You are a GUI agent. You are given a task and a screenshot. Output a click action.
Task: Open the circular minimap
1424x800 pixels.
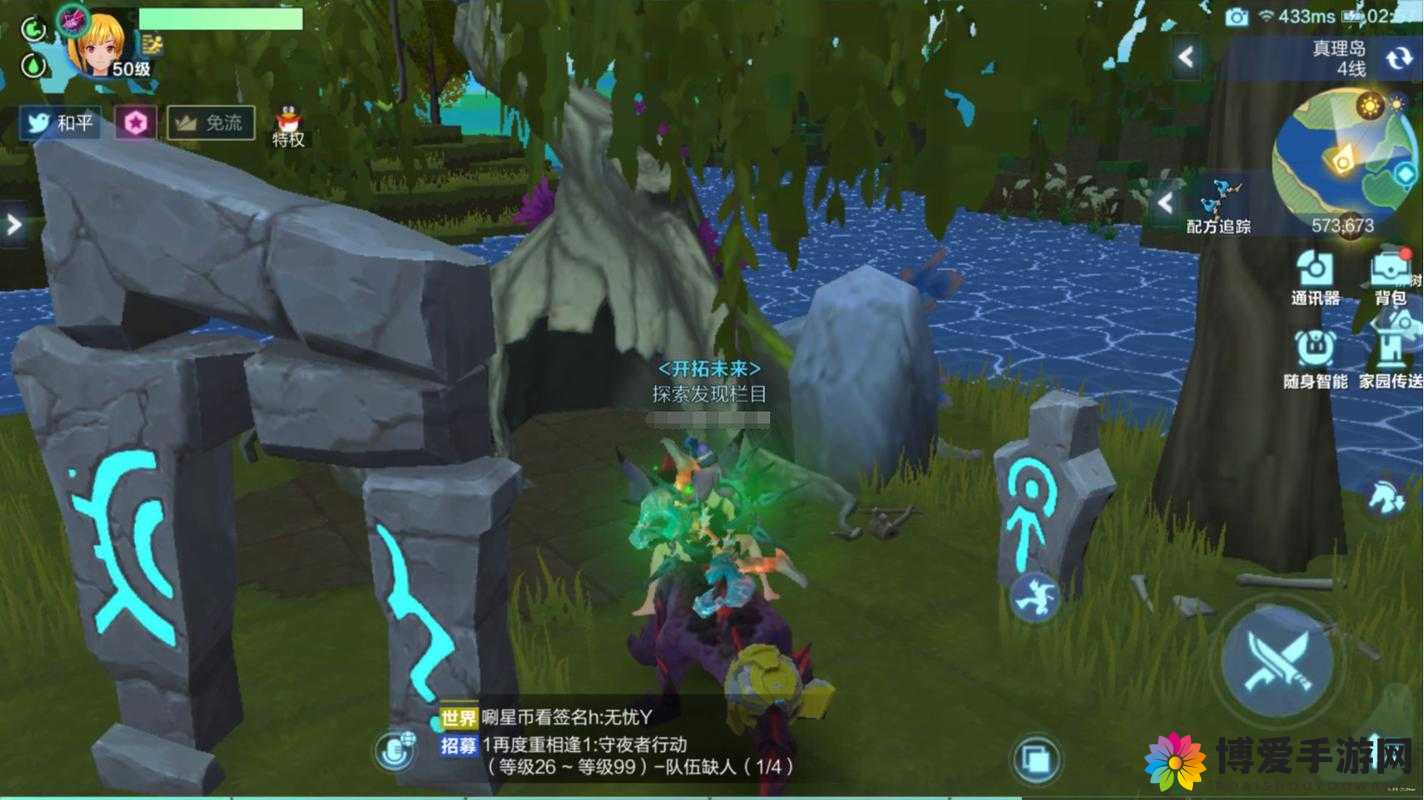pyautogui.click(x=1343, y=150)
